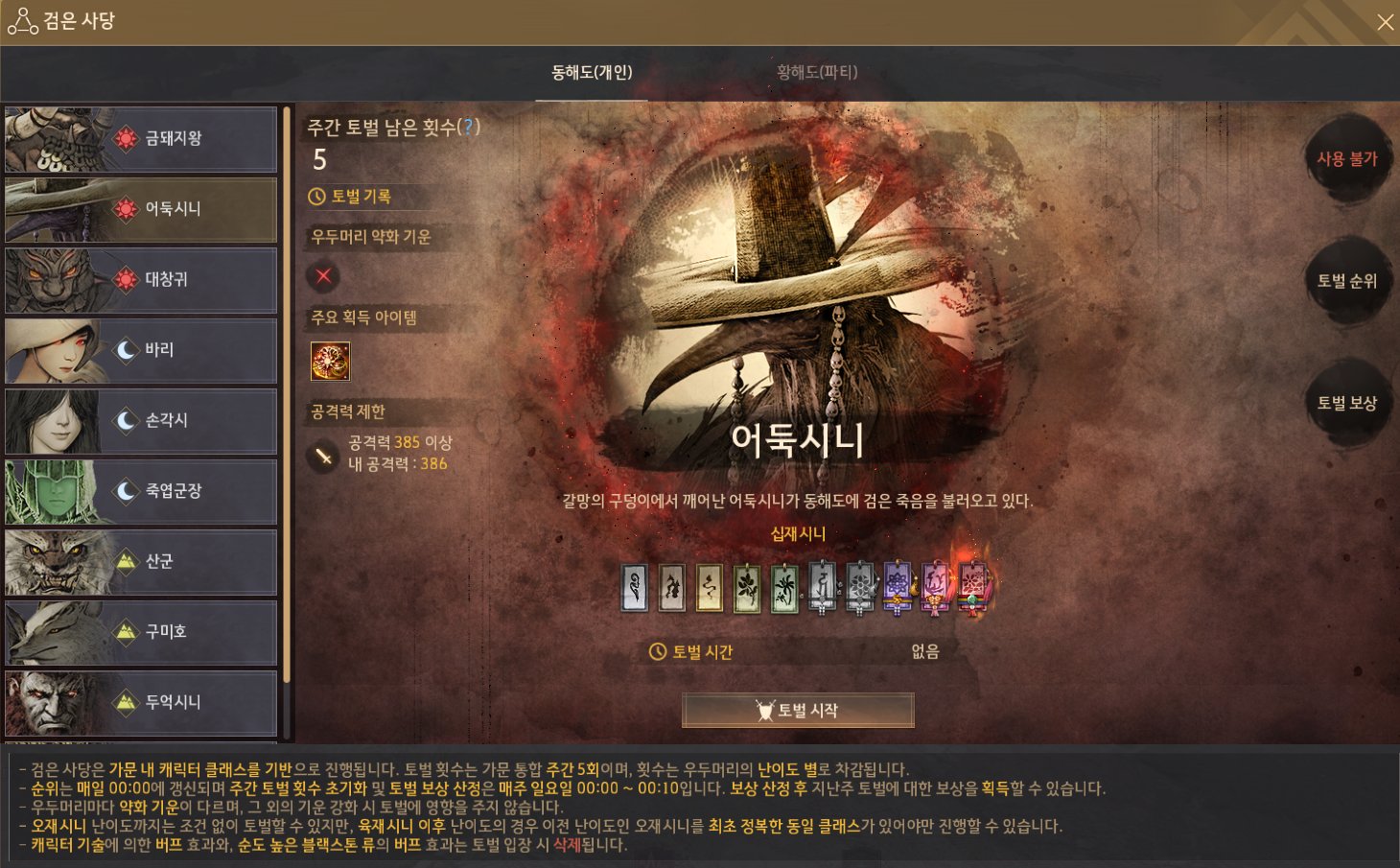
Task: Select the 동해도(개인) tab
Action: click(x=592, y=72)
